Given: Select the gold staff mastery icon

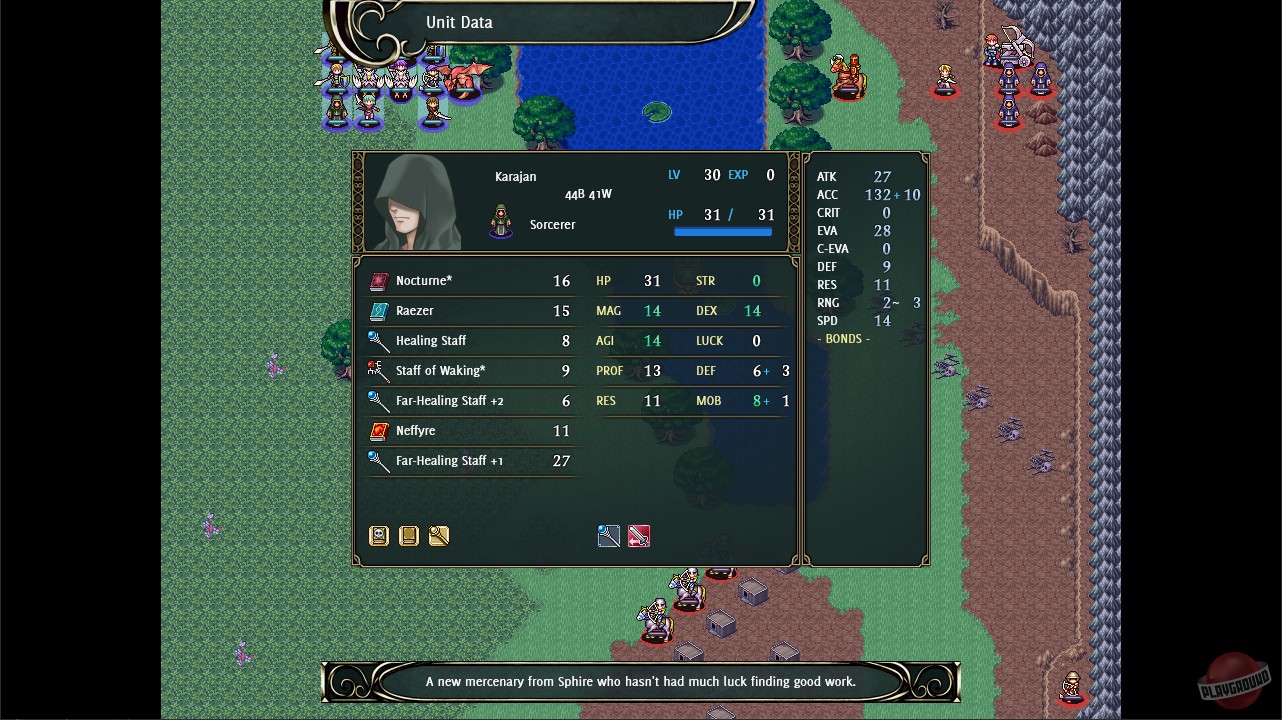Looking at the screenshot, I should [438, 536].
